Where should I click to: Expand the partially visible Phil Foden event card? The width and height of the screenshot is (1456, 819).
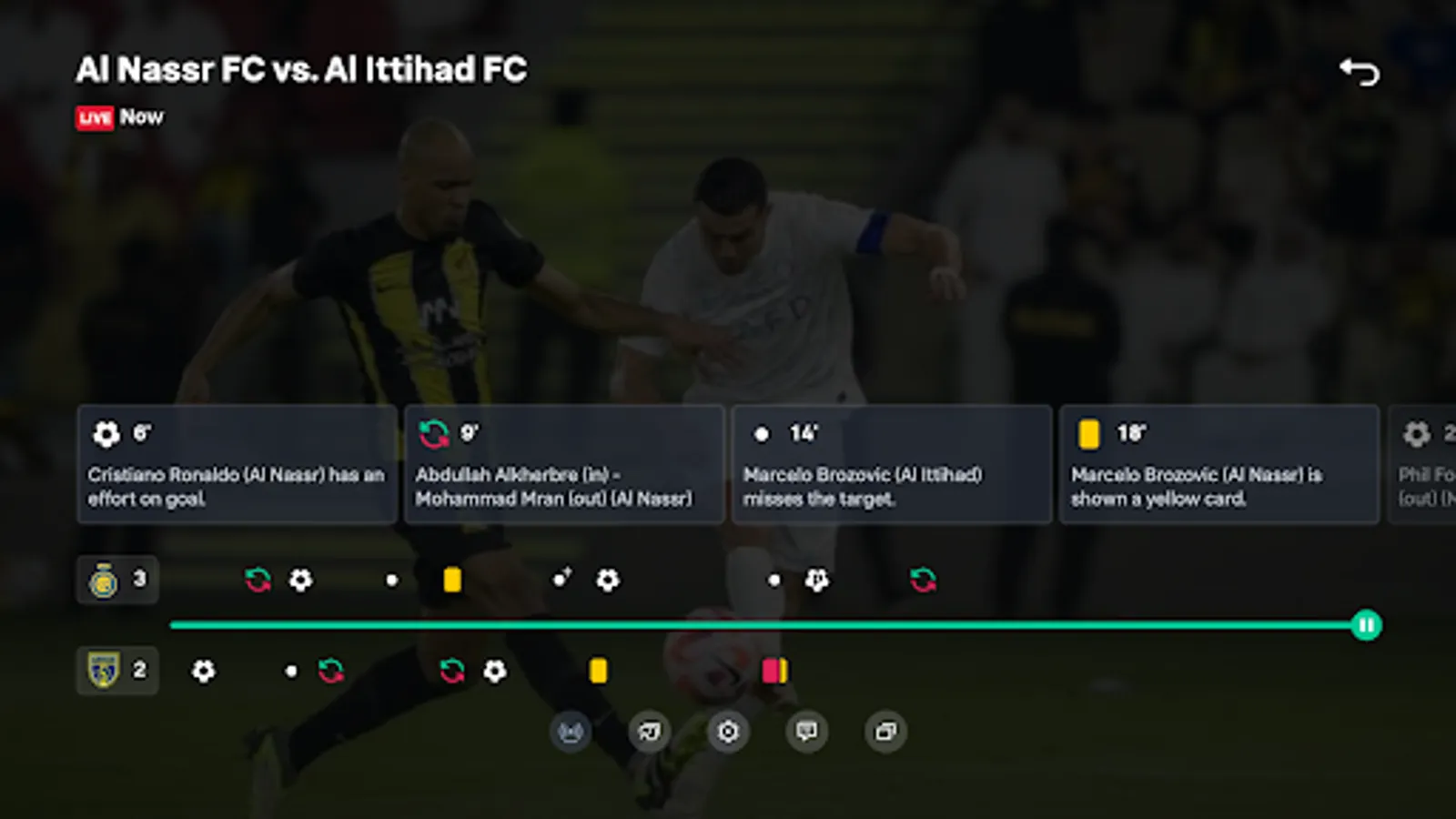(1424, 464)
